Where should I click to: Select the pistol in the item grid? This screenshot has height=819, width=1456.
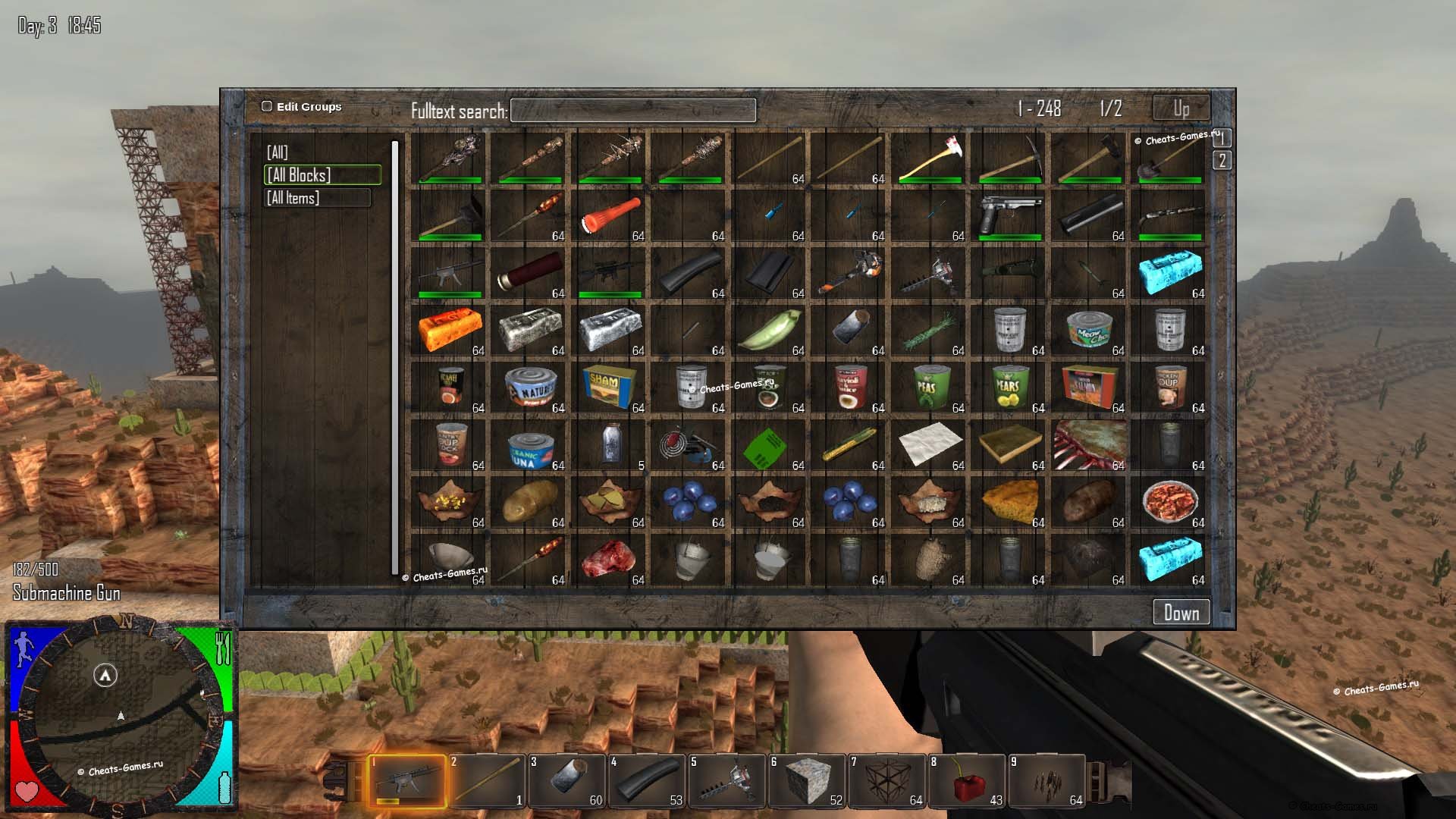pyautogui.click(x=1009, y=215)
